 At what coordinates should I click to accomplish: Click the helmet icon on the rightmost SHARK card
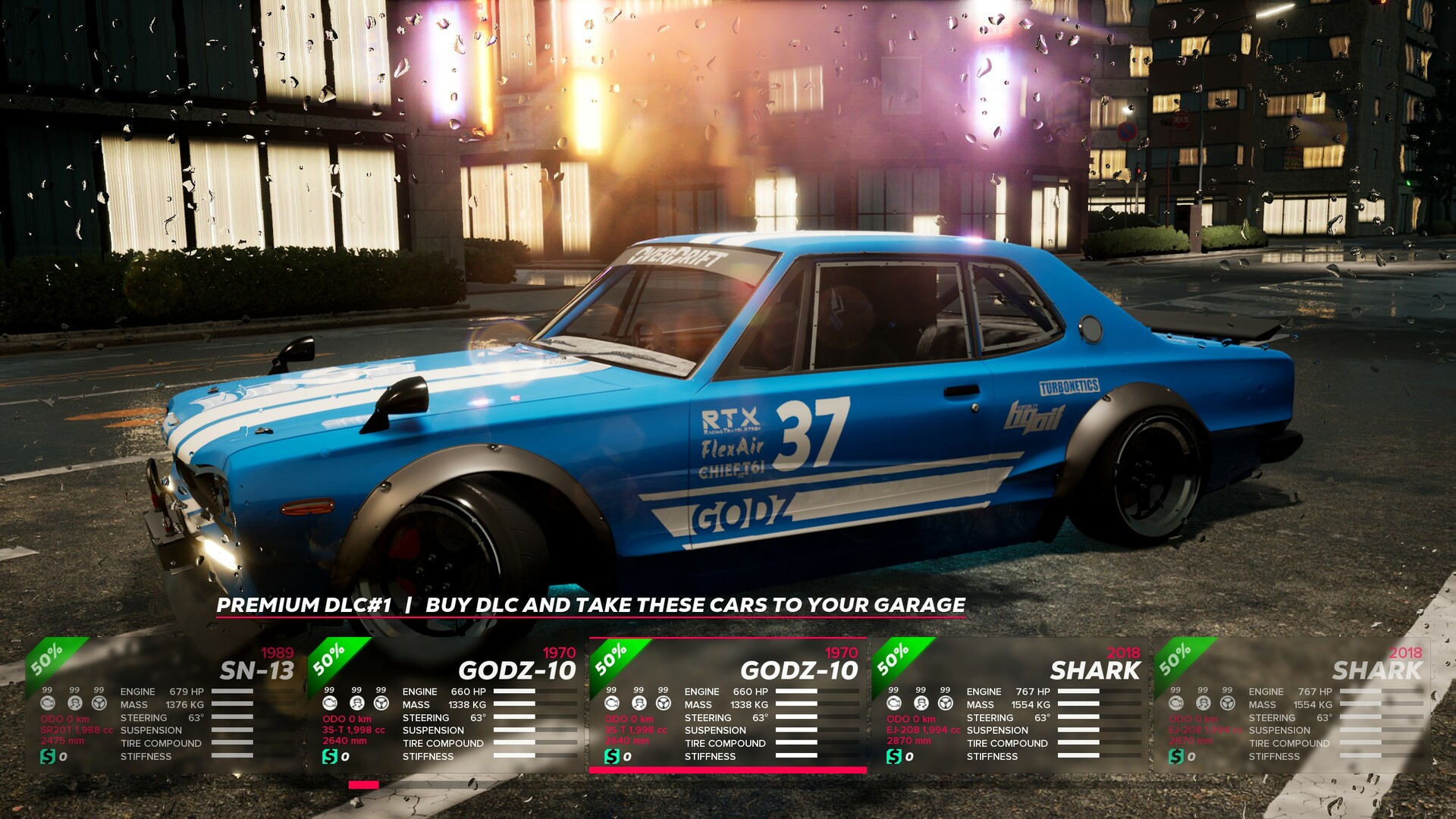pyautogui.click(x=1202, y=704)
